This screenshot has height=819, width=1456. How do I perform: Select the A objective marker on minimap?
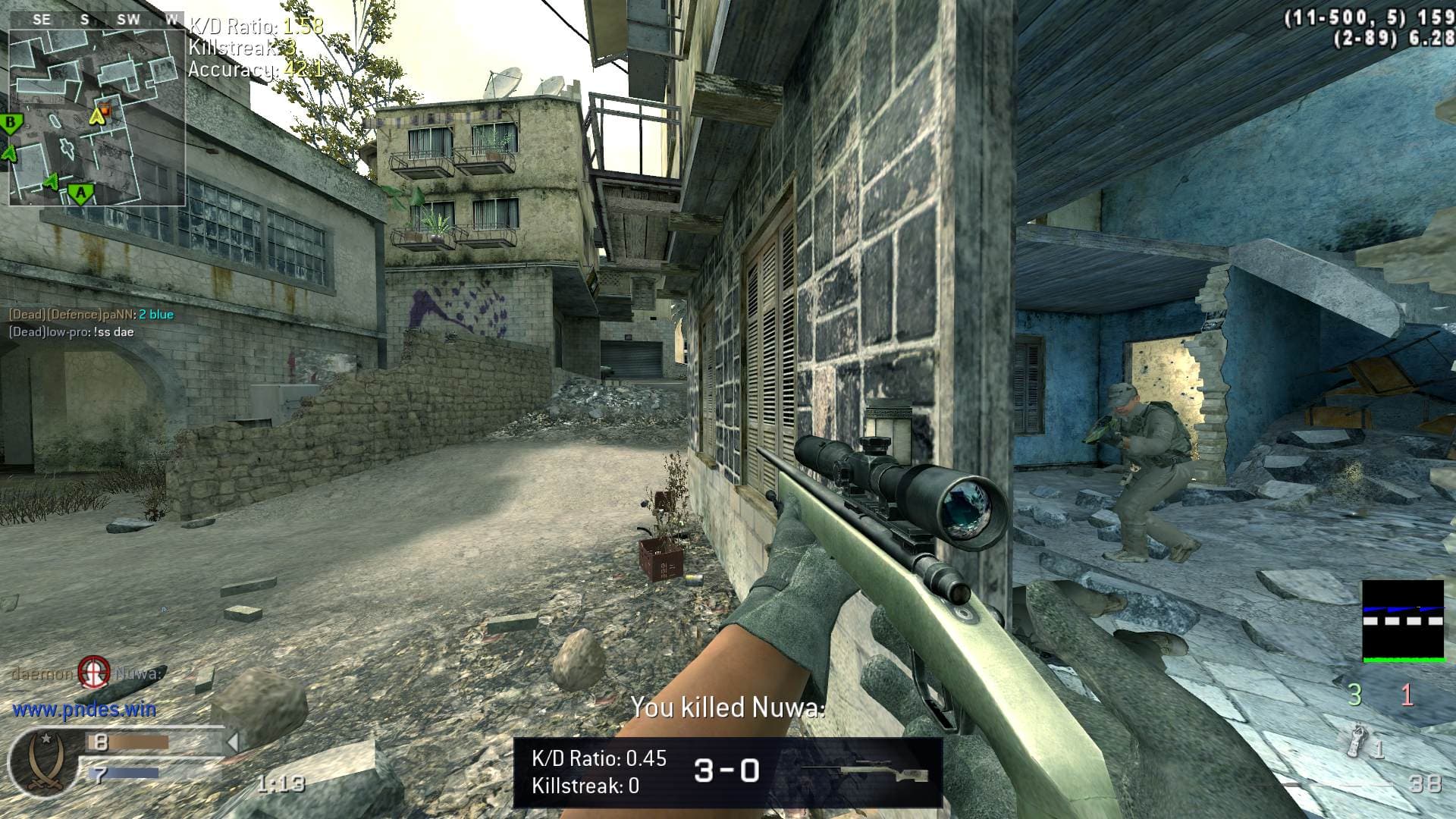coord(80,194)
